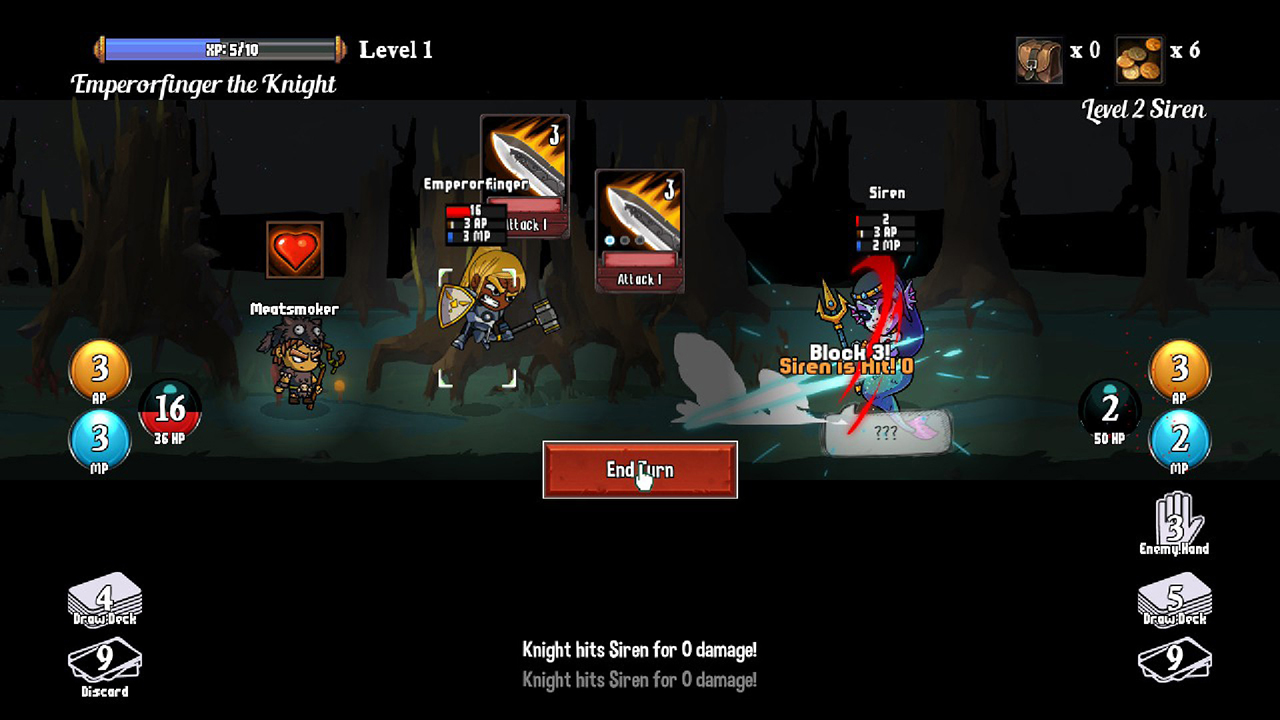
Task: Select the red heart card above Meatsmoker
Action: (295, 250)
